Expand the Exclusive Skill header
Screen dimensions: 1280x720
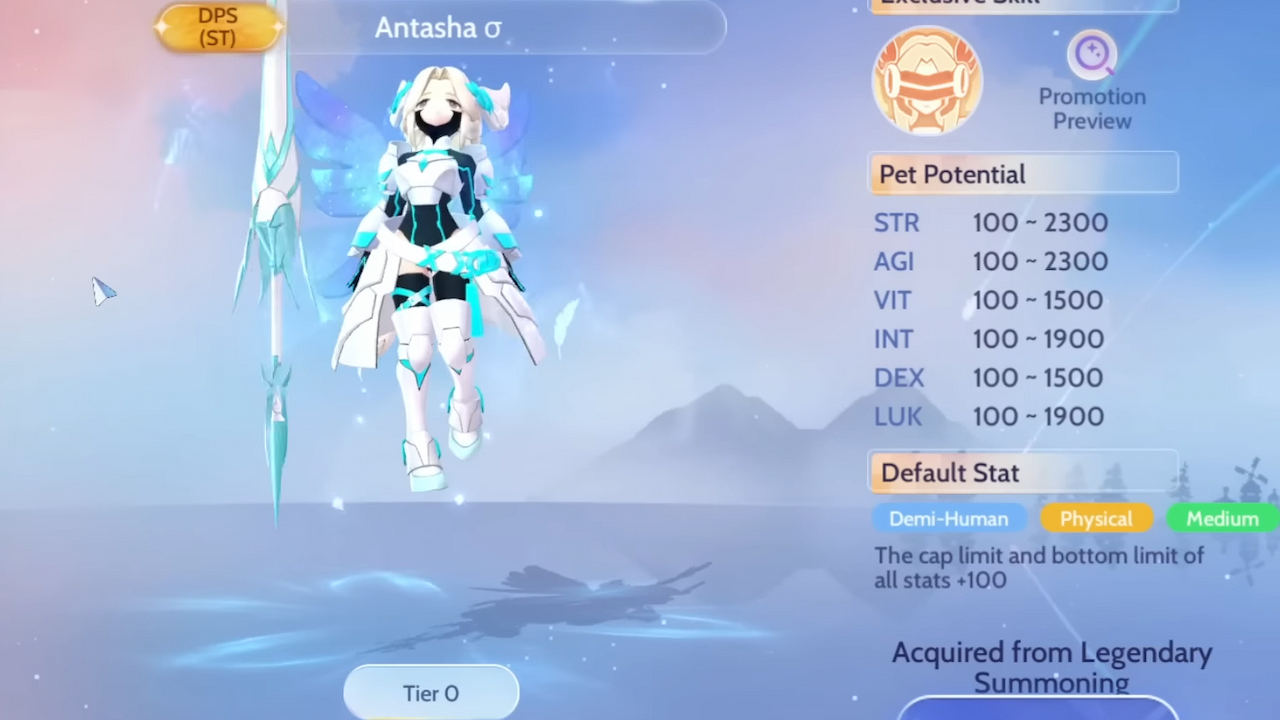click(x=1022, y=4)
